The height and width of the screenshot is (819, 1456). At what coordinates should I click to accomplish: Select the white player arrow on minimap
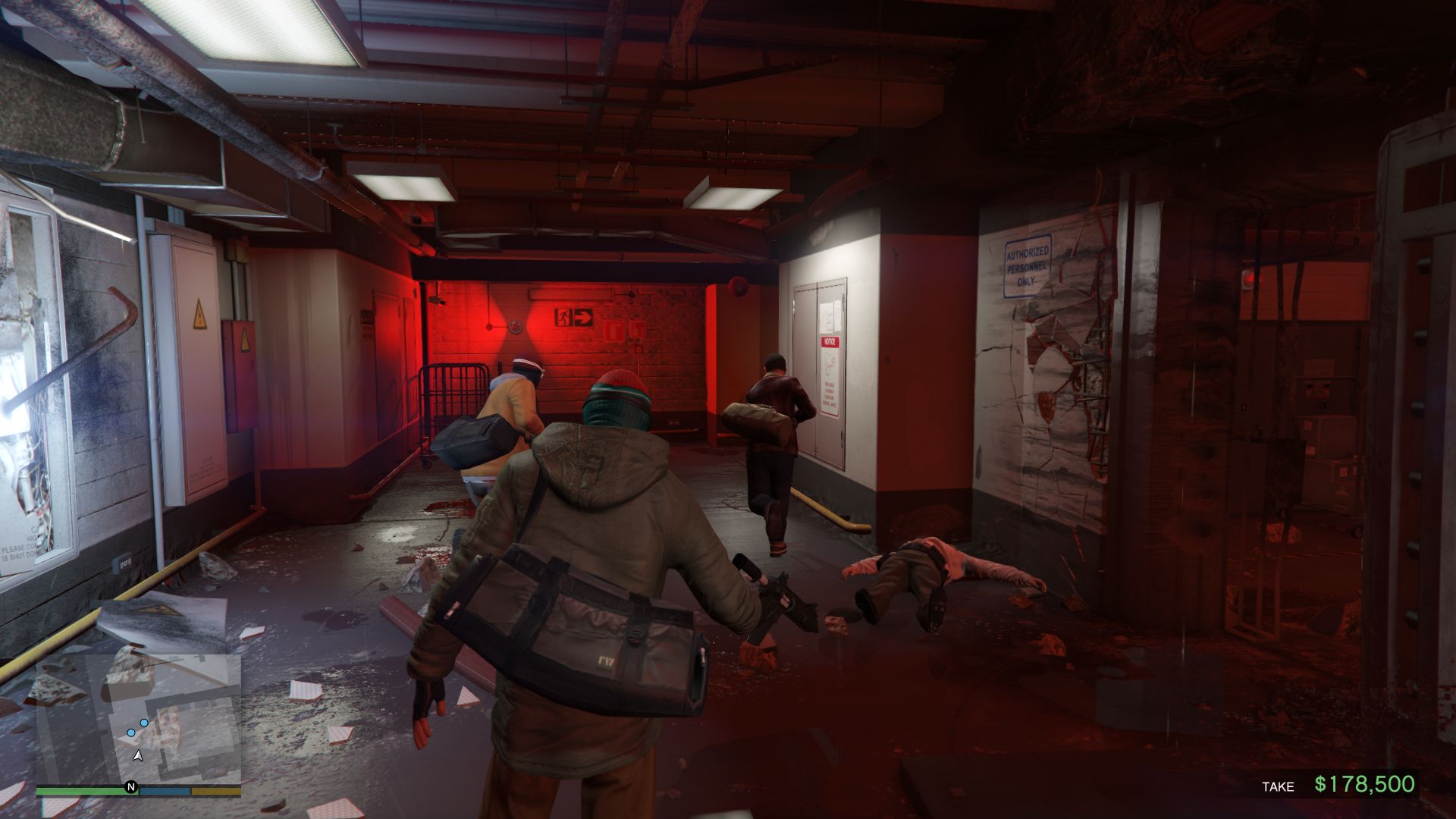click(138, 755)
